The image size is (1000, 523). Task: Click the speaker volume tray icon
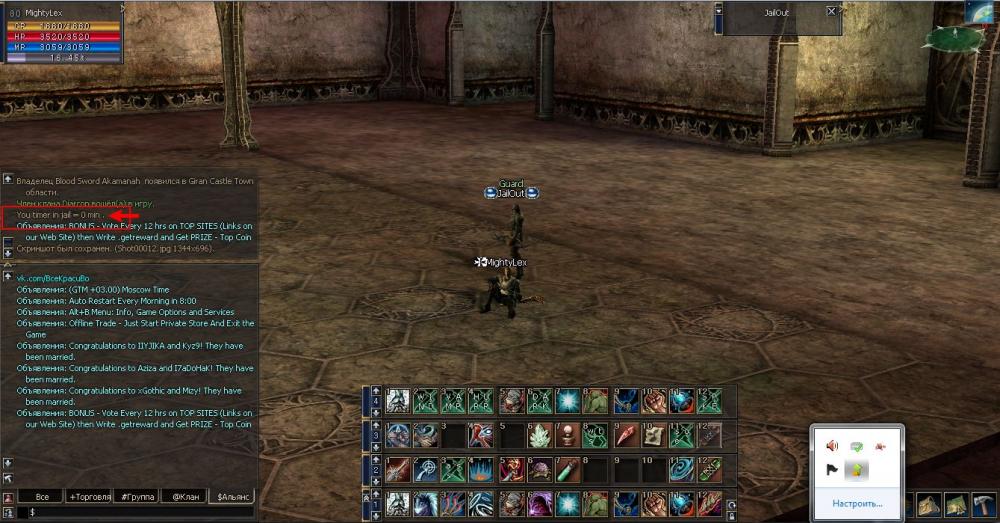click(x=831, y=446)
